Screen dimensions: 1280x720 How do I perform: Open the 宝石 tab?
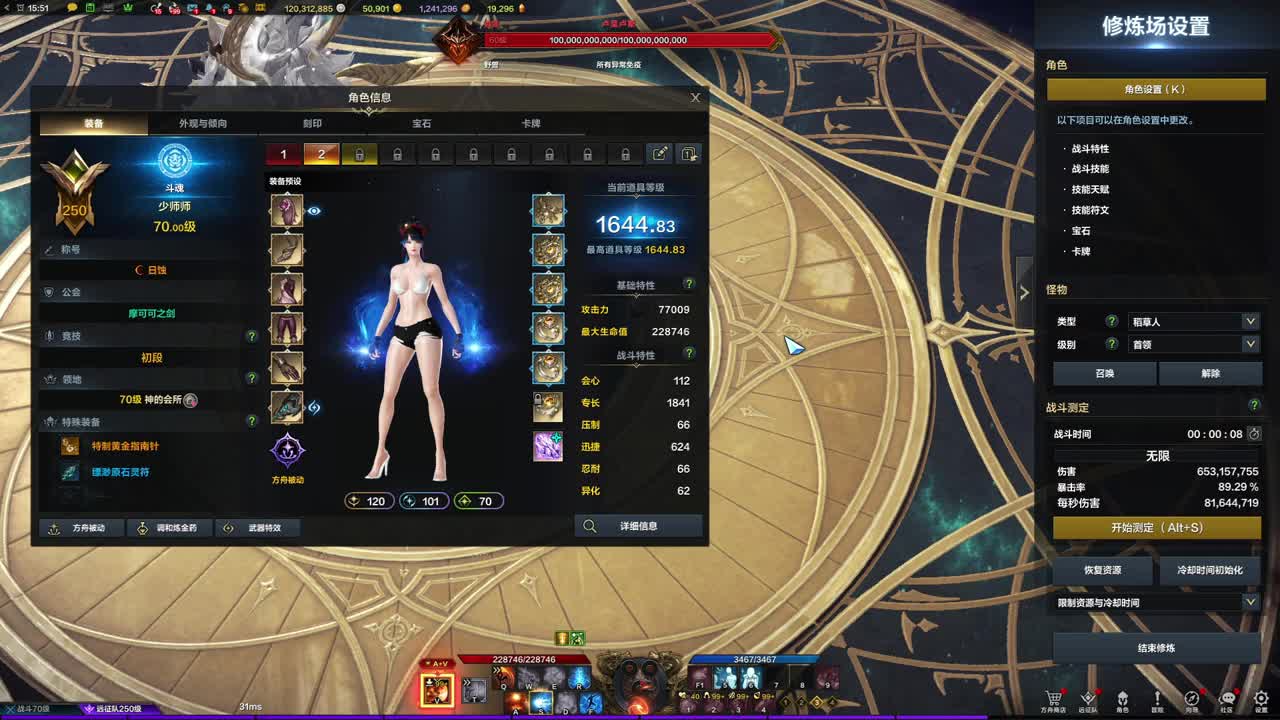click(421, 124)
